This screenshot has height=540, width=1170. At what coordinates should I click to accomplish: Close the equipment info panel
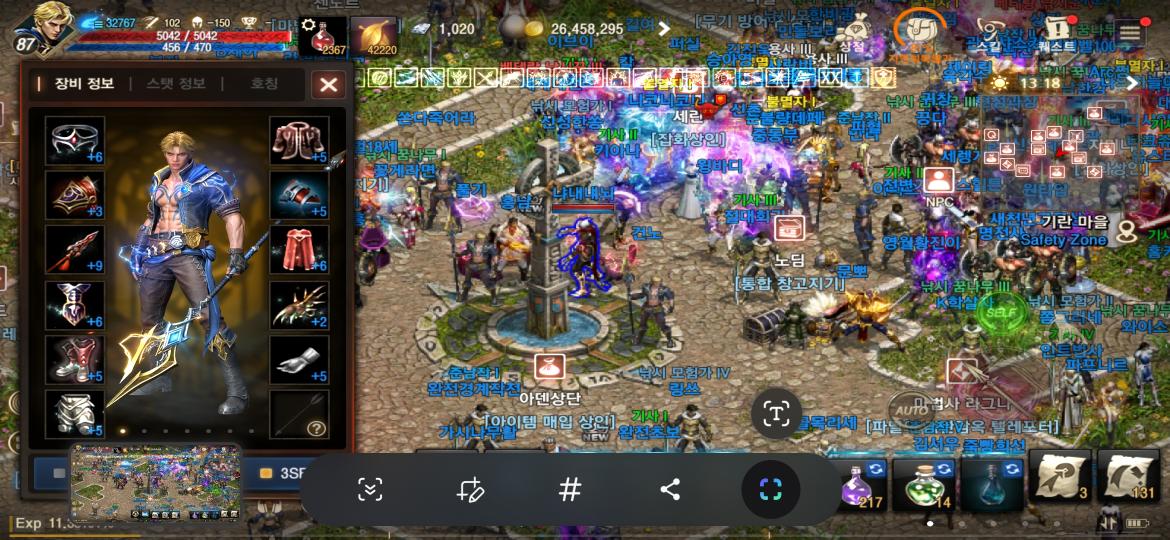[328, 85]
